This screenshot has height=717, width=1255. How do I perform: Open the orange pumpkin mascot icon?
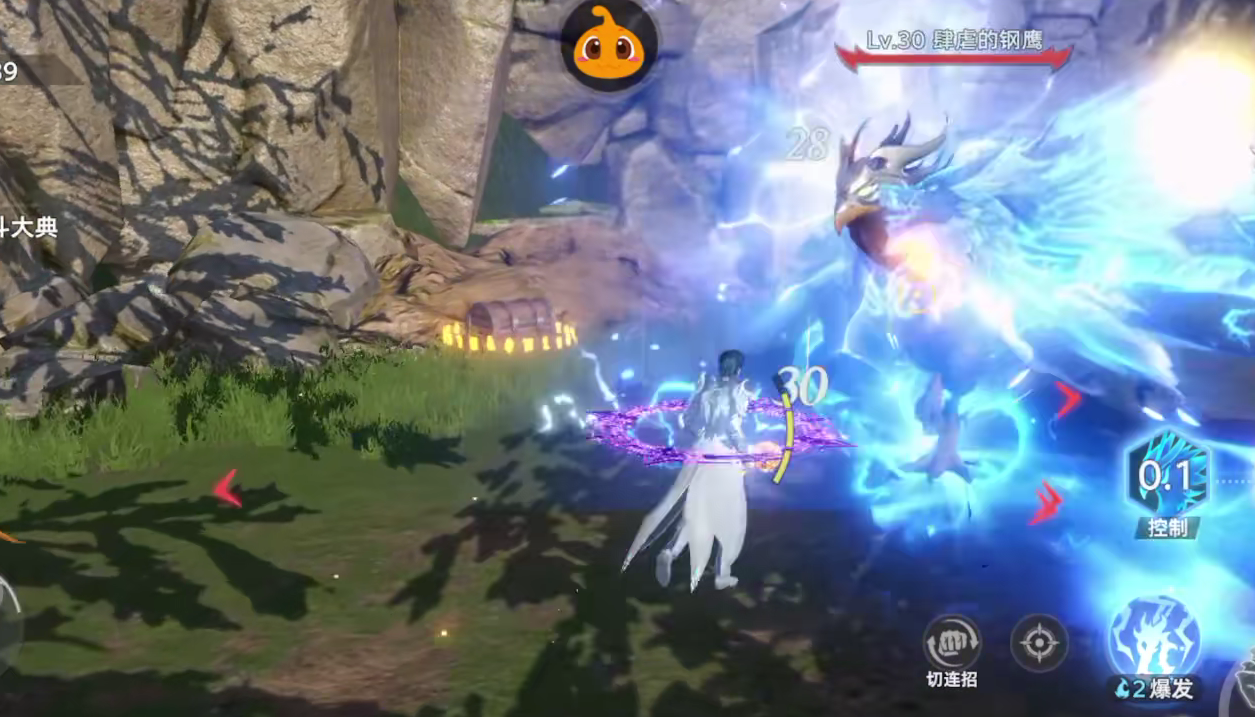tap(608, 45)
